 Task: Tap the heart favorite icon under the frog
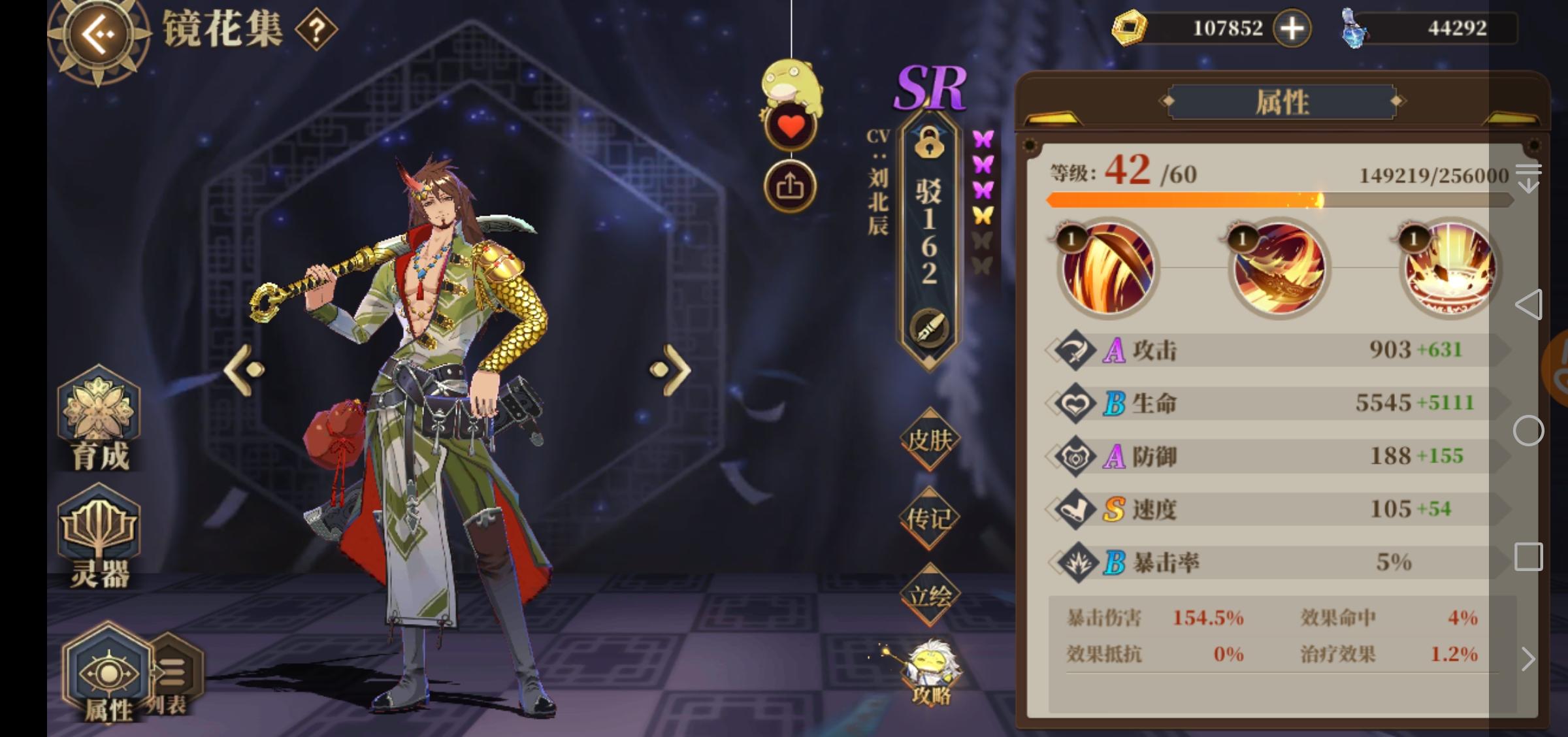[791, 124]
